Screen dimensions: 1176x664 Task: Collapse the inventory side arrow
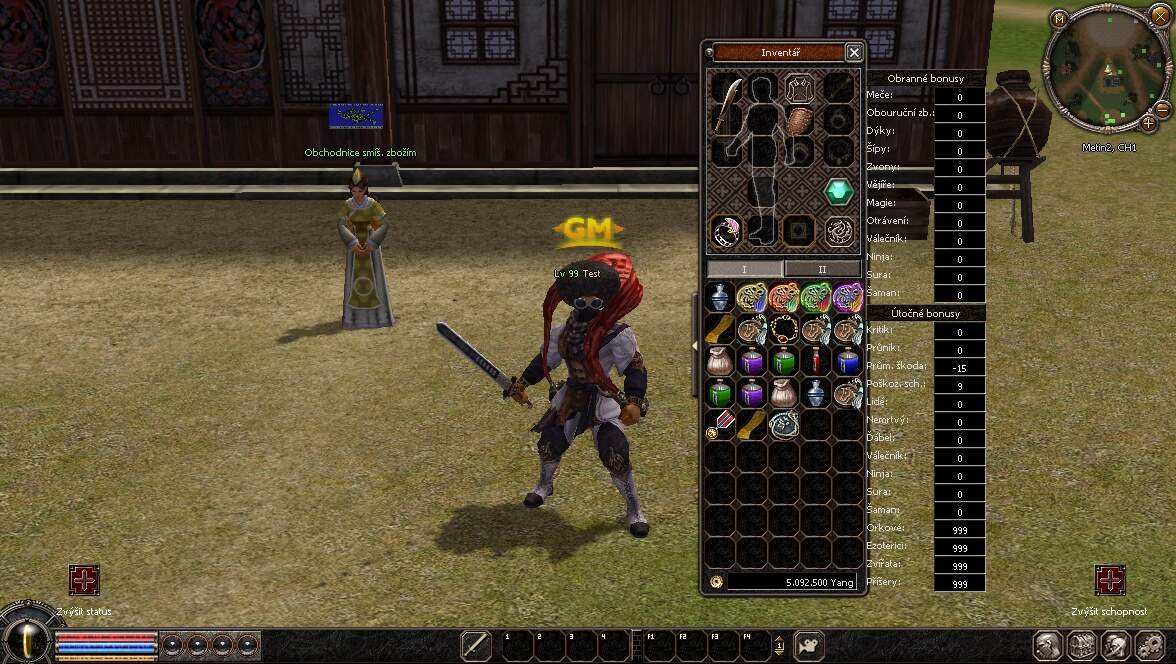695,345
